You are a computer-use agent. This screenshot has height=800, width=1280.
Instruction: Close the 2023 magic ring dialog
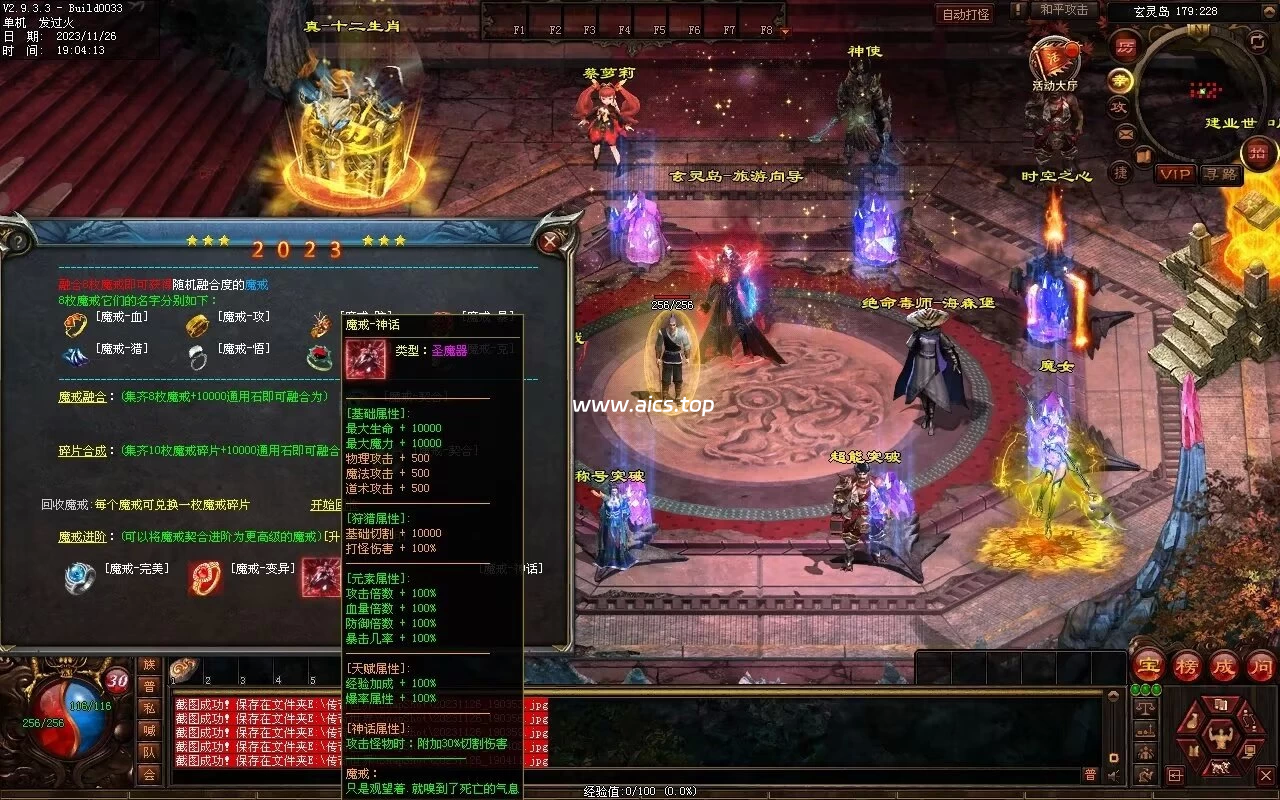550,241
